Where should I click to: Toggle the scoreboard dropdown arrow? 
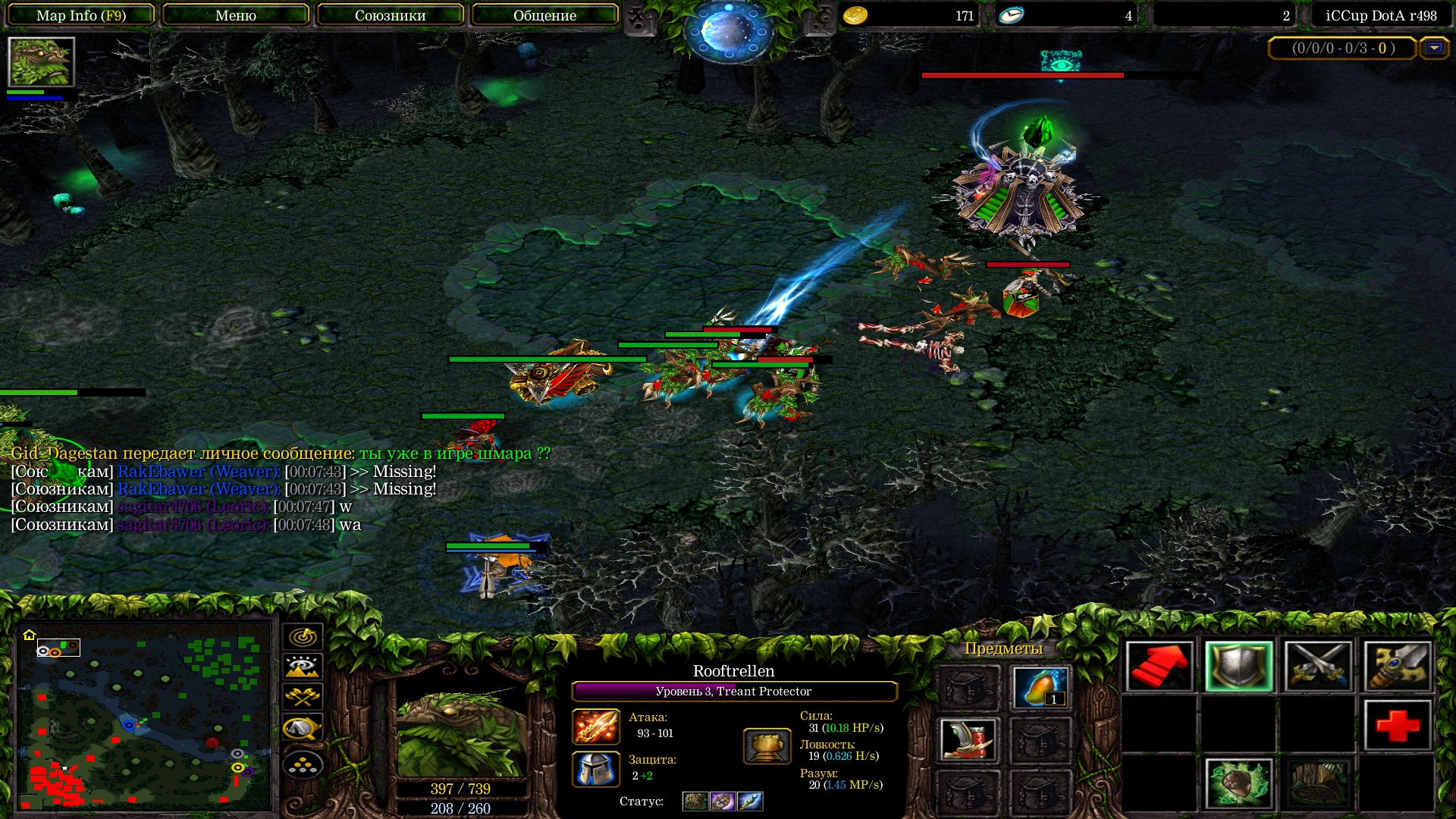[x=1433, y=49]
